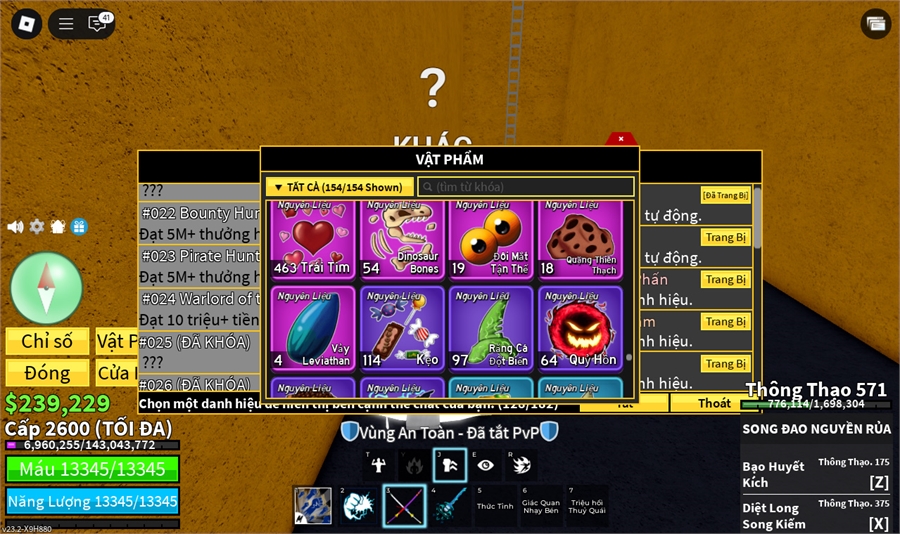Select the Đôi Mắt Tận Thế eyes item
This screenshot has width=900, height=534.
click(490, 240)
